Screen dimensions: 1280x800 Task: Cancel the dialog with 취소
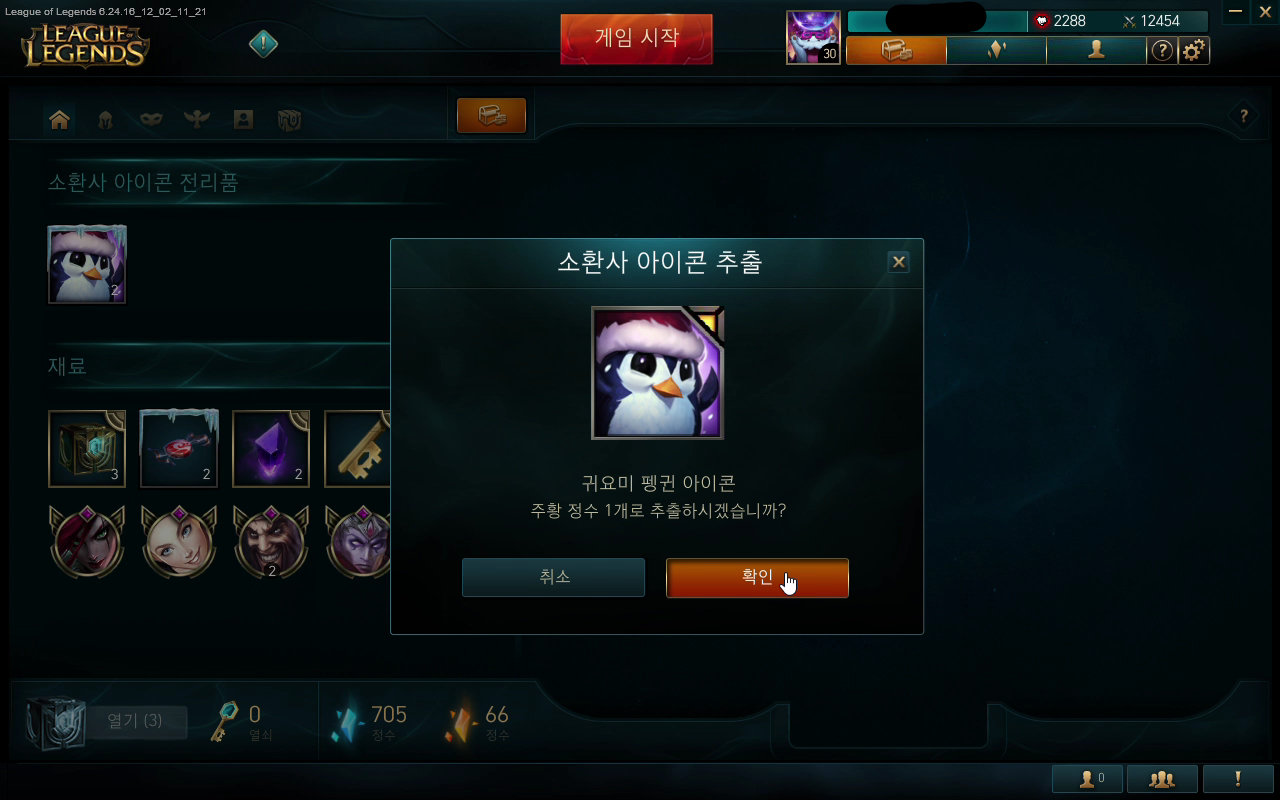pyautogui.click(x=553, y=576)
